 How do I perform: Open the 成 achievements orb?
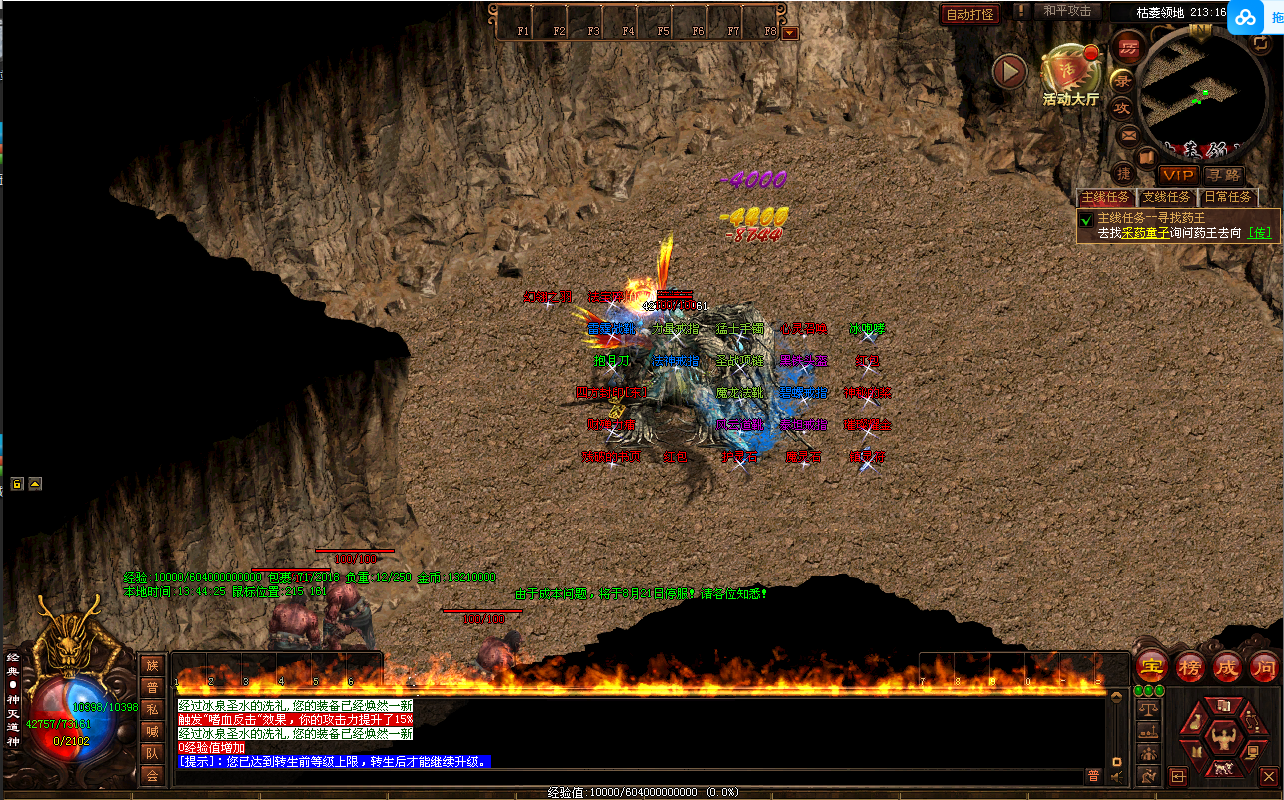pyautogui.click(x=1227, y=667)
